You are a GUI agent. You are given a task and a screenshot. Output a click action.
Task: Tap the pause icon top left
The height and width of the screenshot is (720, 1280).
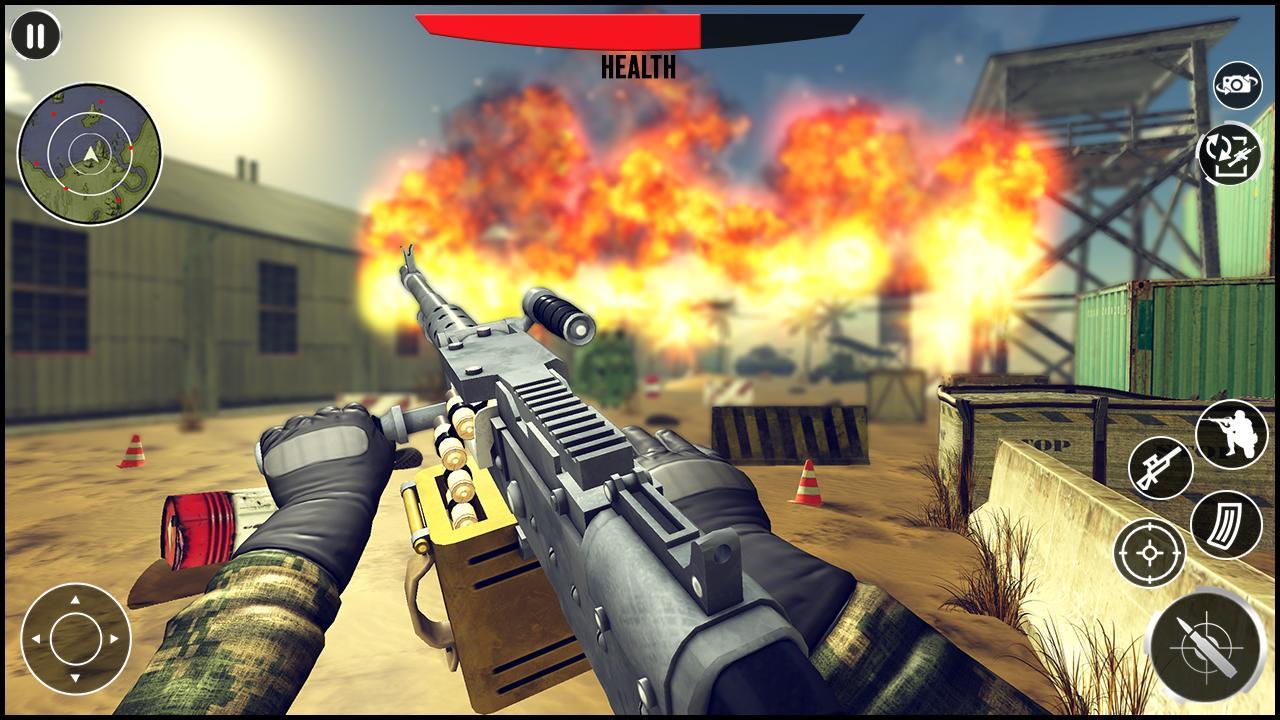(x=34, y=36)
